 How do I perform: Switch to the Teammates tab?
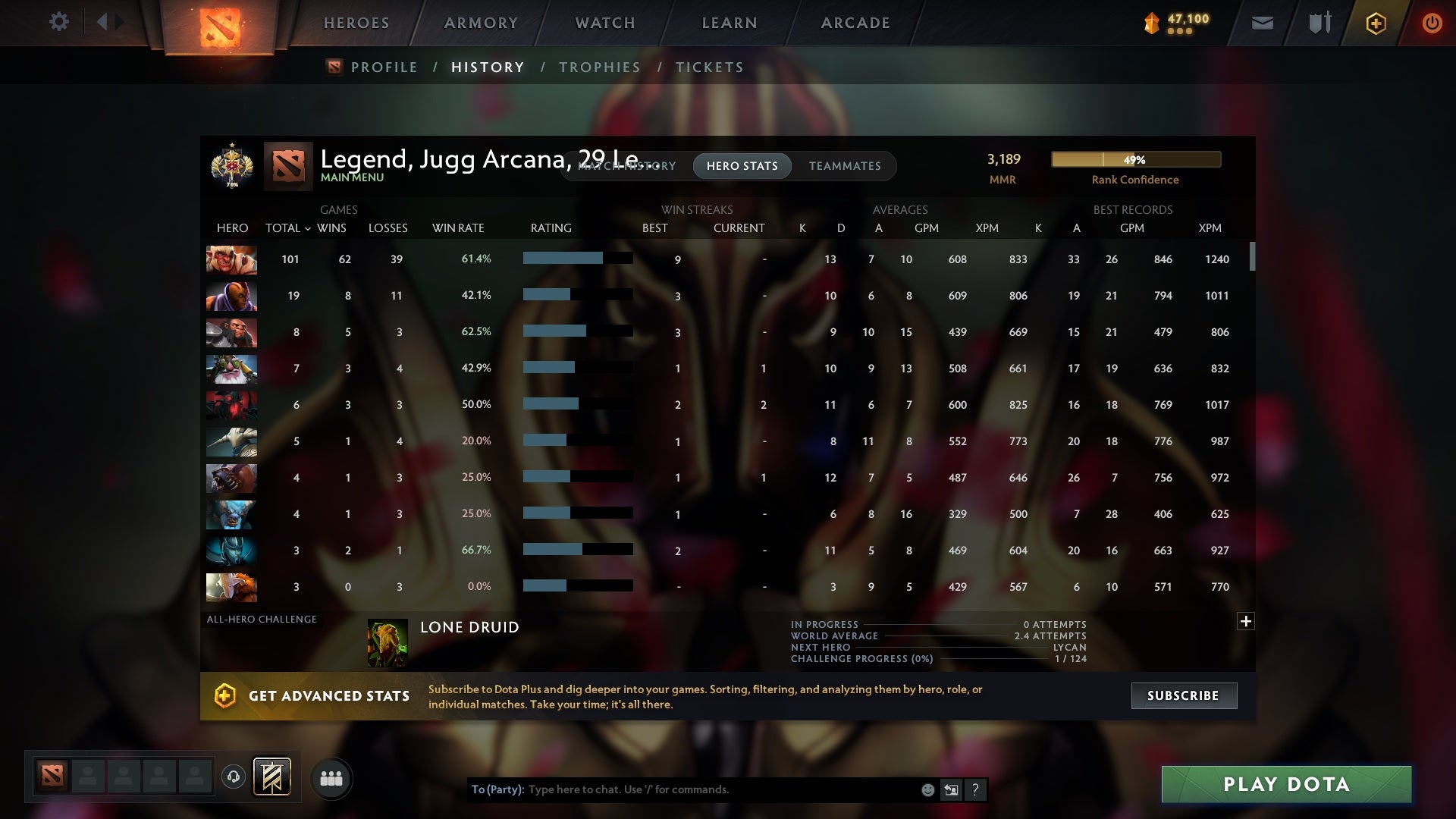click(x=845, y=166)
